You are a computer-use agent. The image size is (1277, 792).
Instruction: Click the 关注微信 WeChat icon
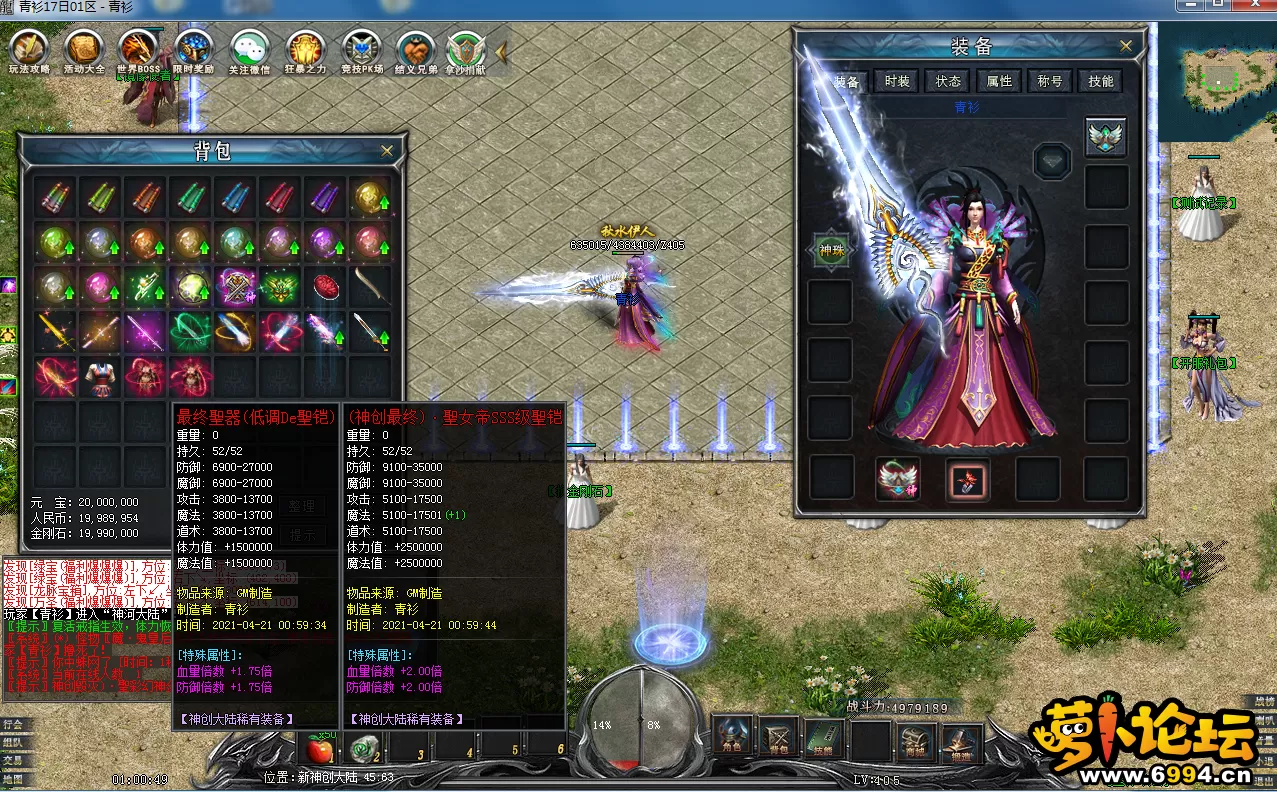[x=249, y=50]
